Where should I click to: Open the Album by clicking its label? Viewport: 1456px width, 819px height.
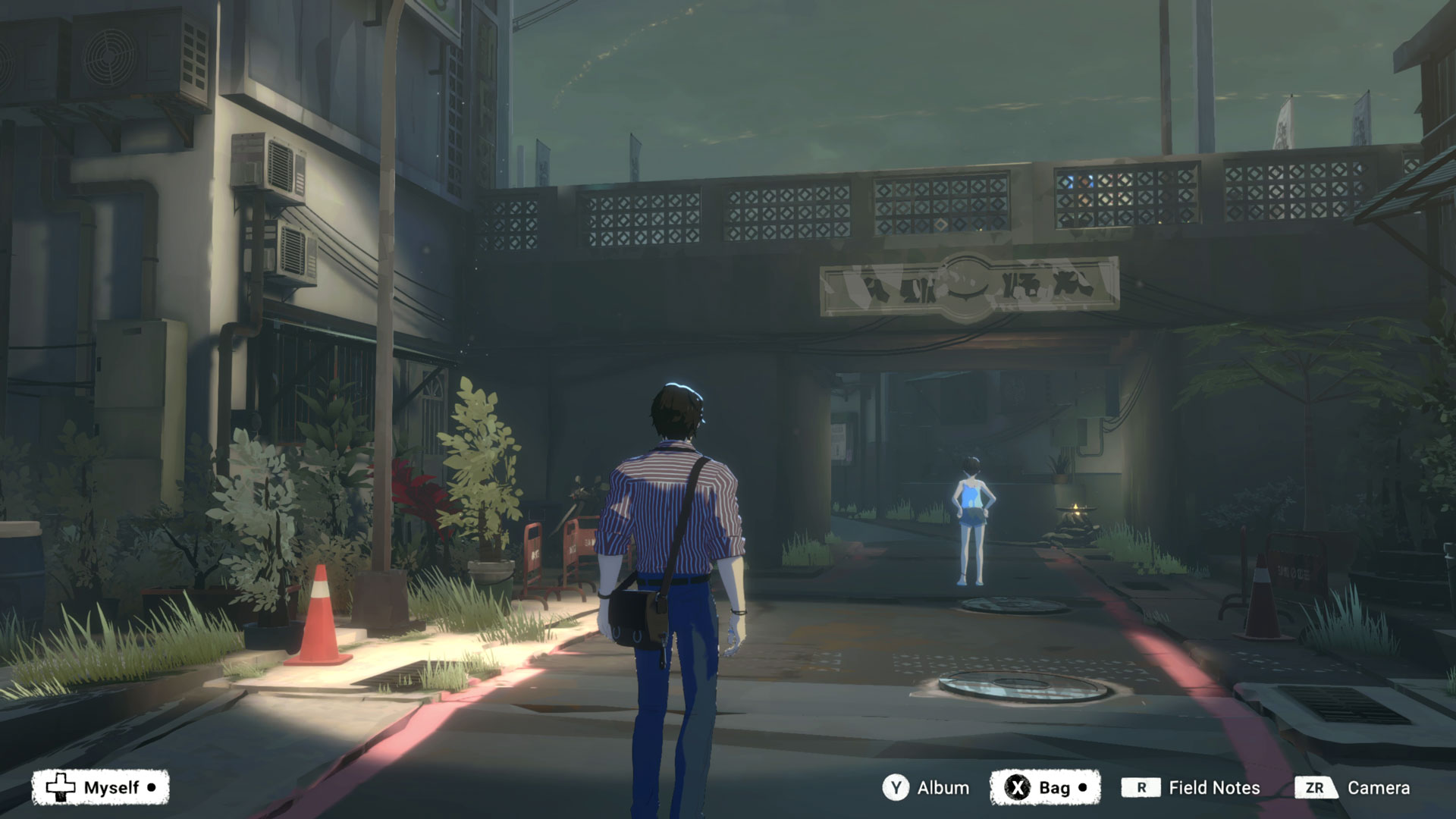click(943, 788)
